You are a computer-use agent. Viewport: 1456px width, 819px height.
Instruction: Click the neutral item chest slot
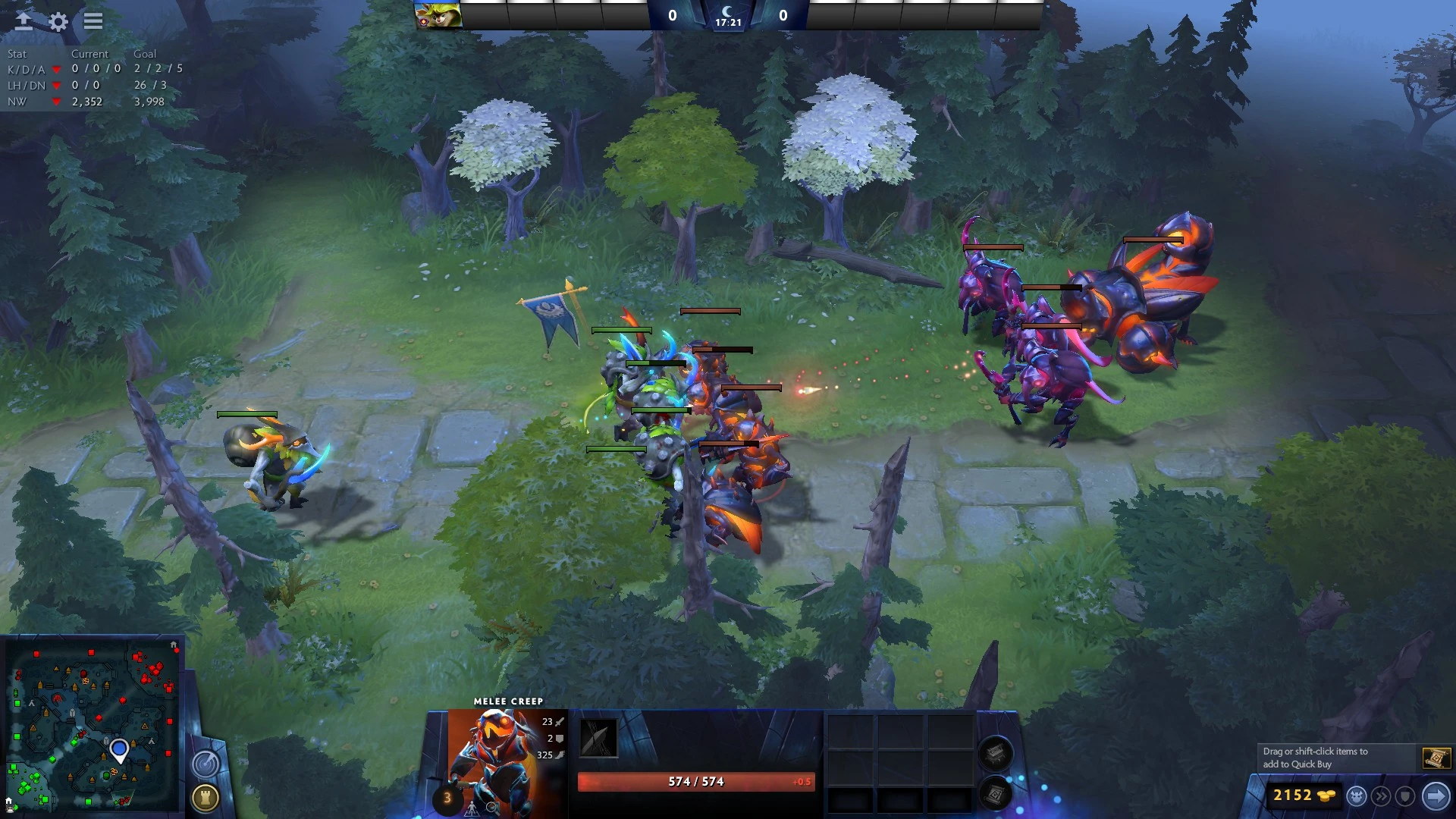tap(996, 753)
